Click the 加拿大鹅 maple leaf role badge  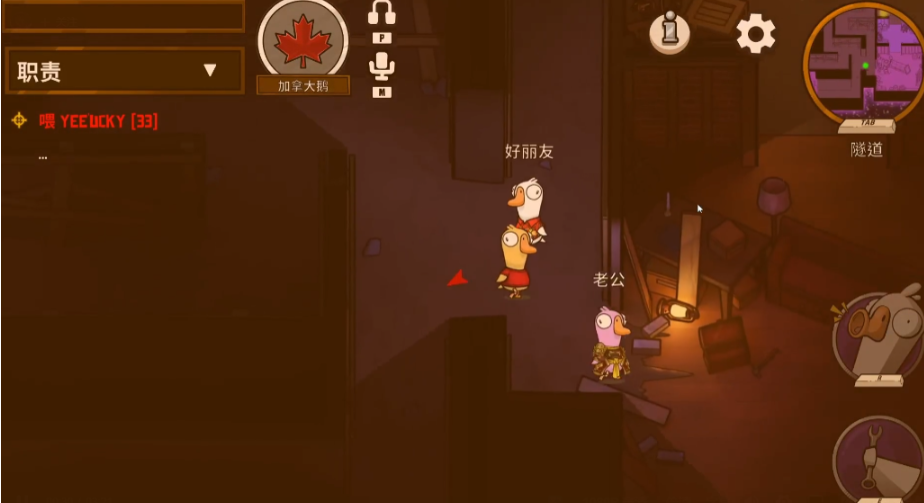click(302, 42)
